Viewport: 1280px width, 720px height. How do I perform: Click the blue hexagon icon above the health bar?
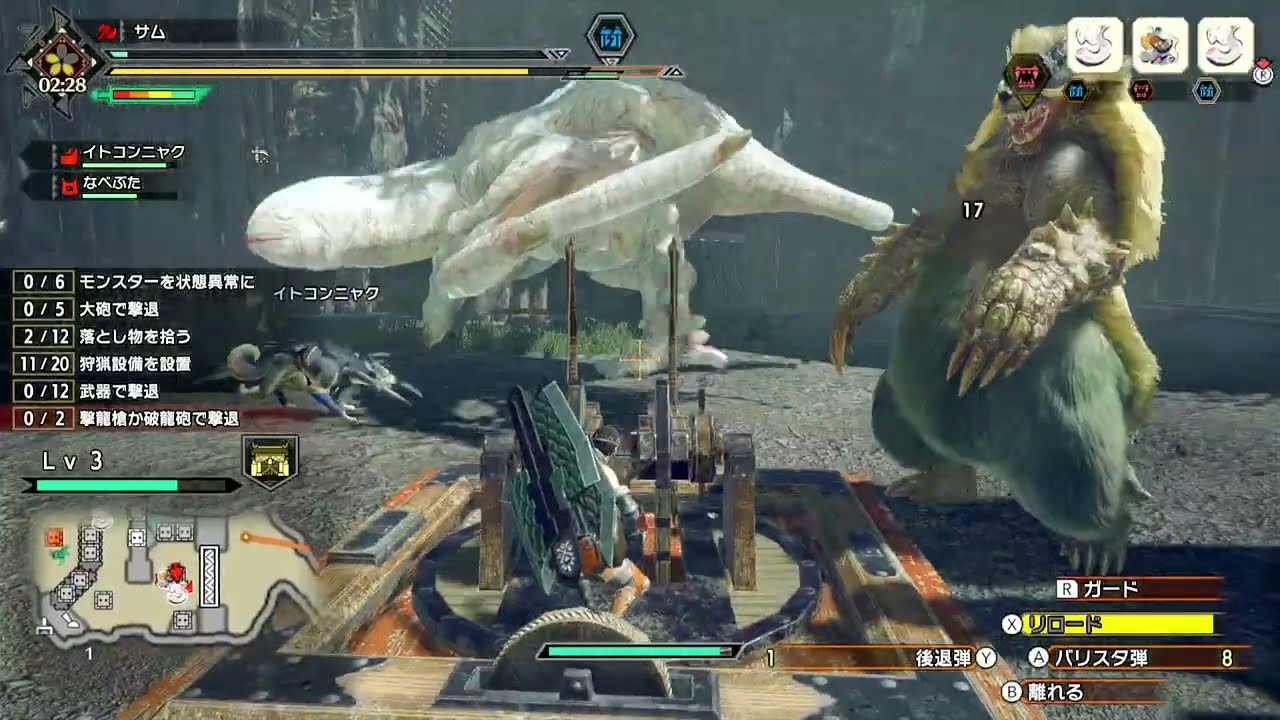(609, 38)
